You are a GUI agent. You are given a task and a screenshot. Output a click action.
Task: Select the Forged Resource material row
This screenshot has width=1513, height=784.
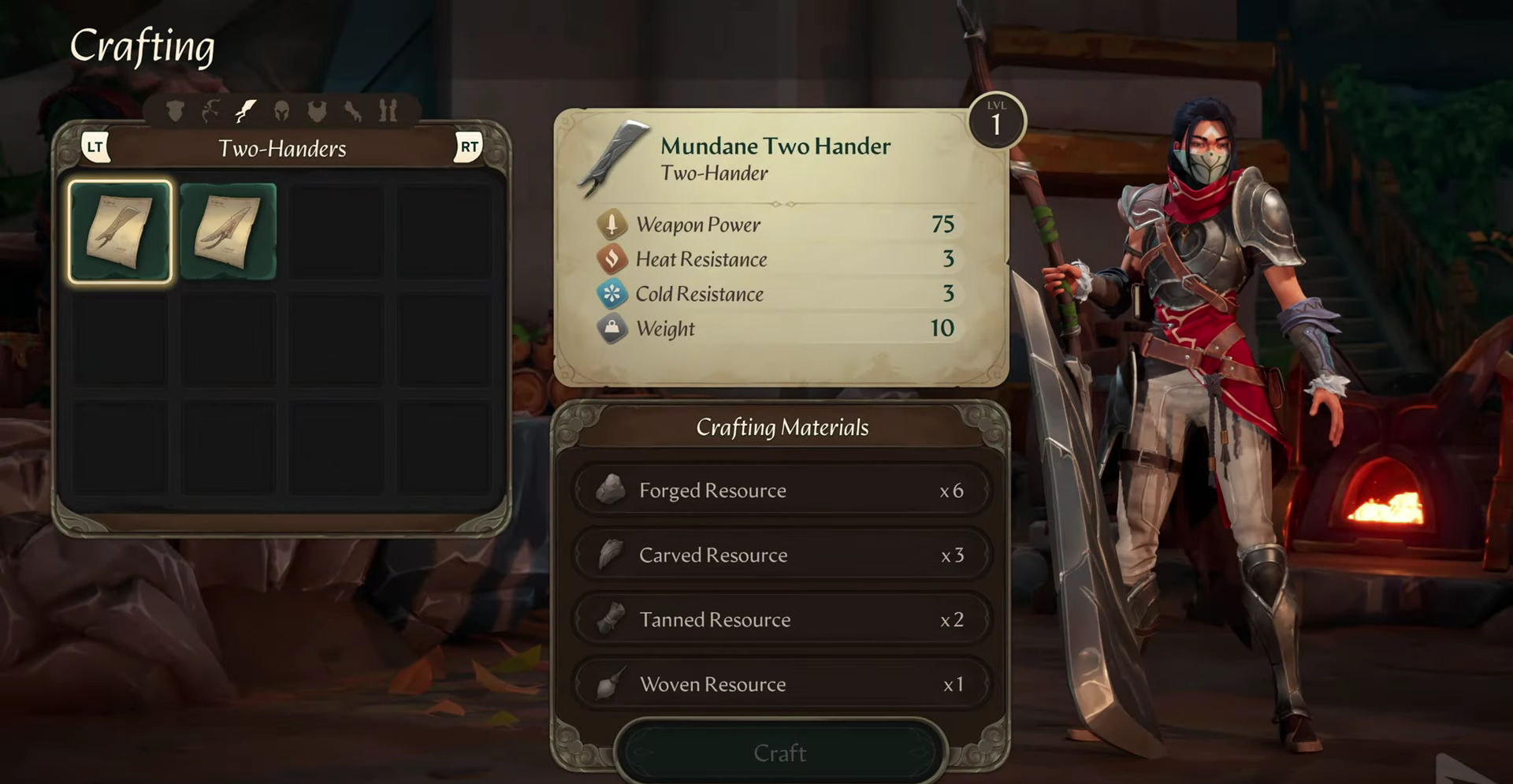pyautogui.click(x=780, y=490)
